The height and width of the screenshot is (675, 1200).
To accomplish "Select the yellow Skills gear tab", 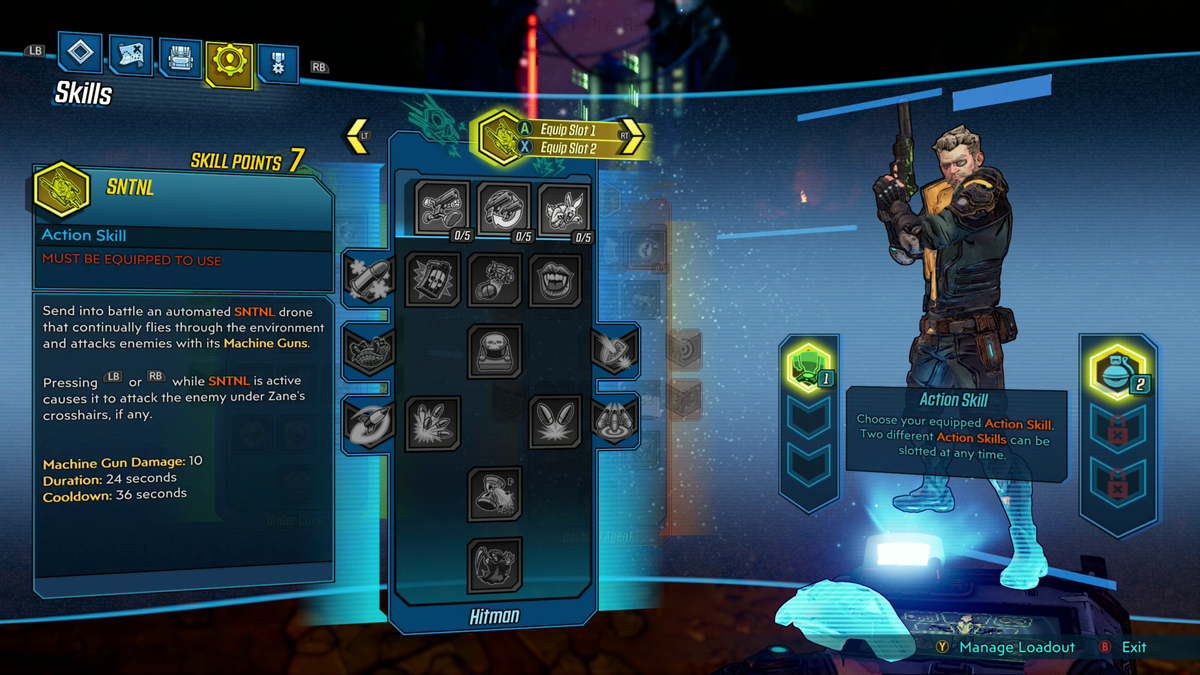I will click(x=229, y=63).
